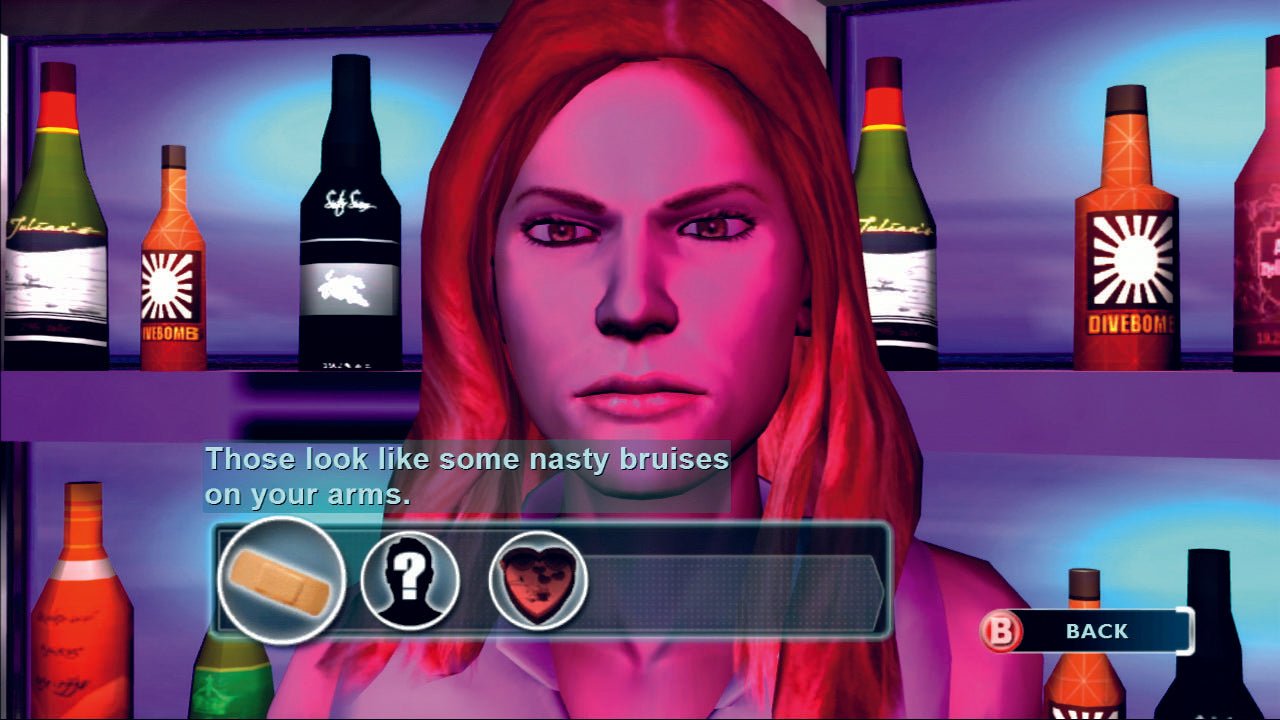Image resolution: width=1280 pixels, height=720 pixels.
Task: Choose the question mark silhouette topic
Action: [410, 580]
